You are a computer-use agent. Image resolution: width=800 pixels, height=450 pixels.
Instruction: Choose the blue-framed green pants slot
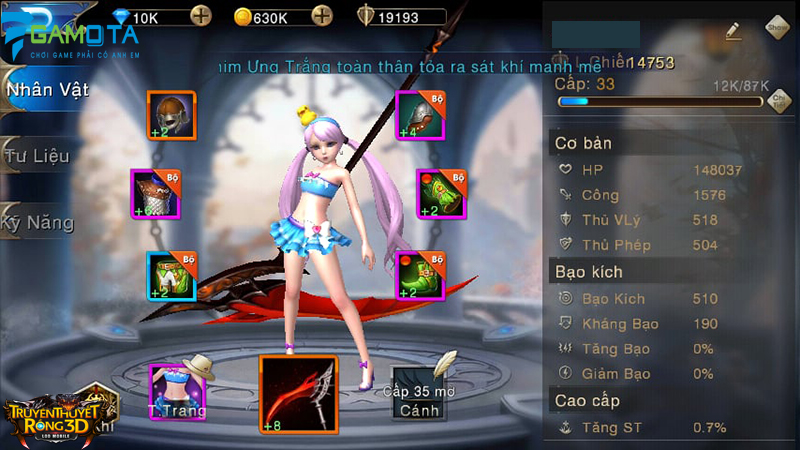coord(171,276)
